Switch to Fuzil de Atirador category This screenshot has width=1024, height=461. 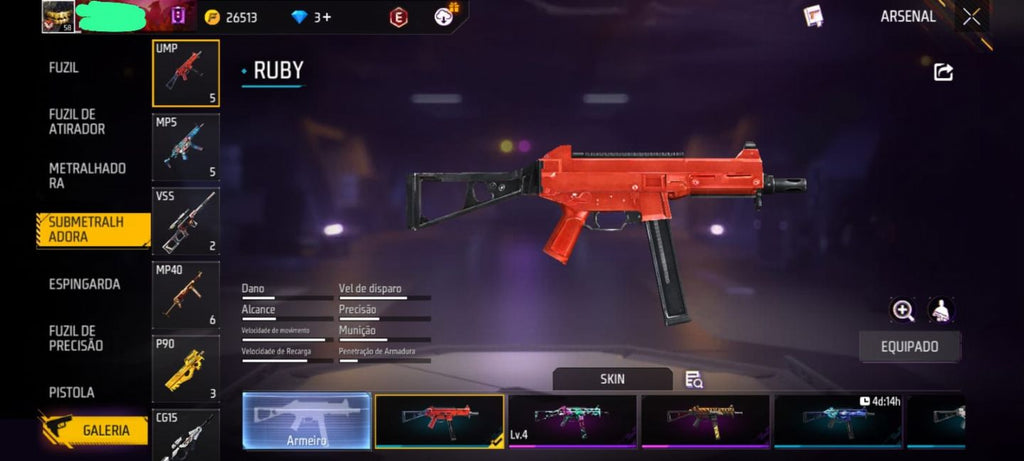77,121
